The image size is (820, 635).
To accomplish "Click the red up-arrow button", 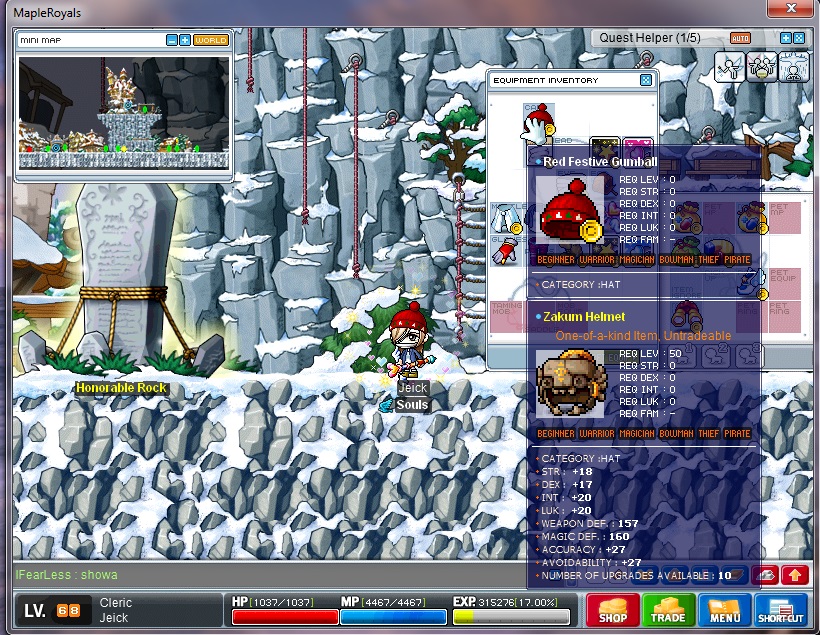I will pos(795,575).
